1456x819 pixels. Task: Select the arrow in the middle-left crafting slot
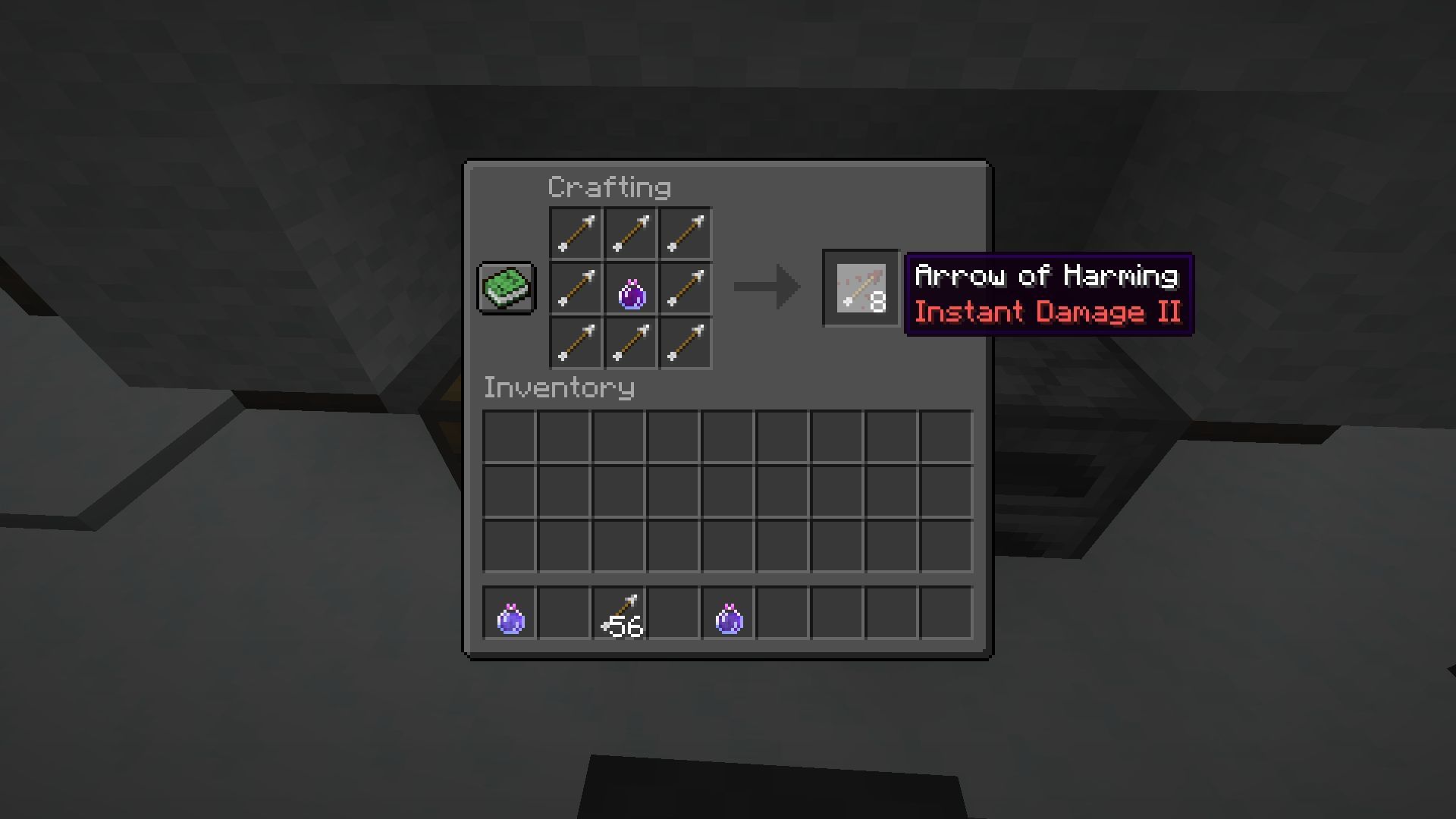click(574, 288)
